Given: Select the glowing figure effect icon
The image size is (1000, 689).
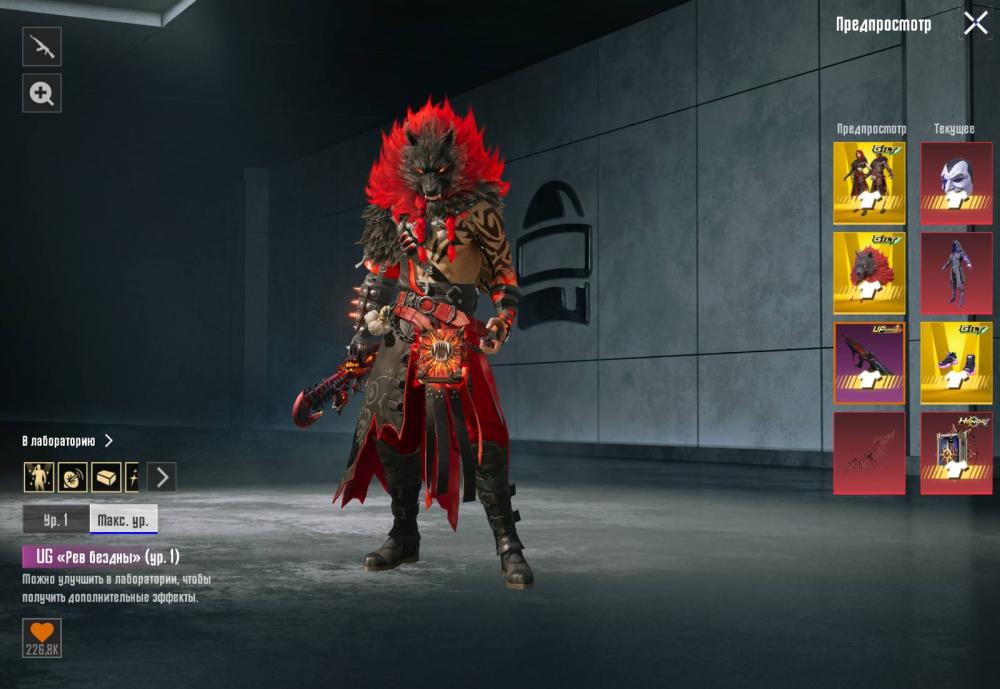Looking at the screenshot, I should [39, 477].
